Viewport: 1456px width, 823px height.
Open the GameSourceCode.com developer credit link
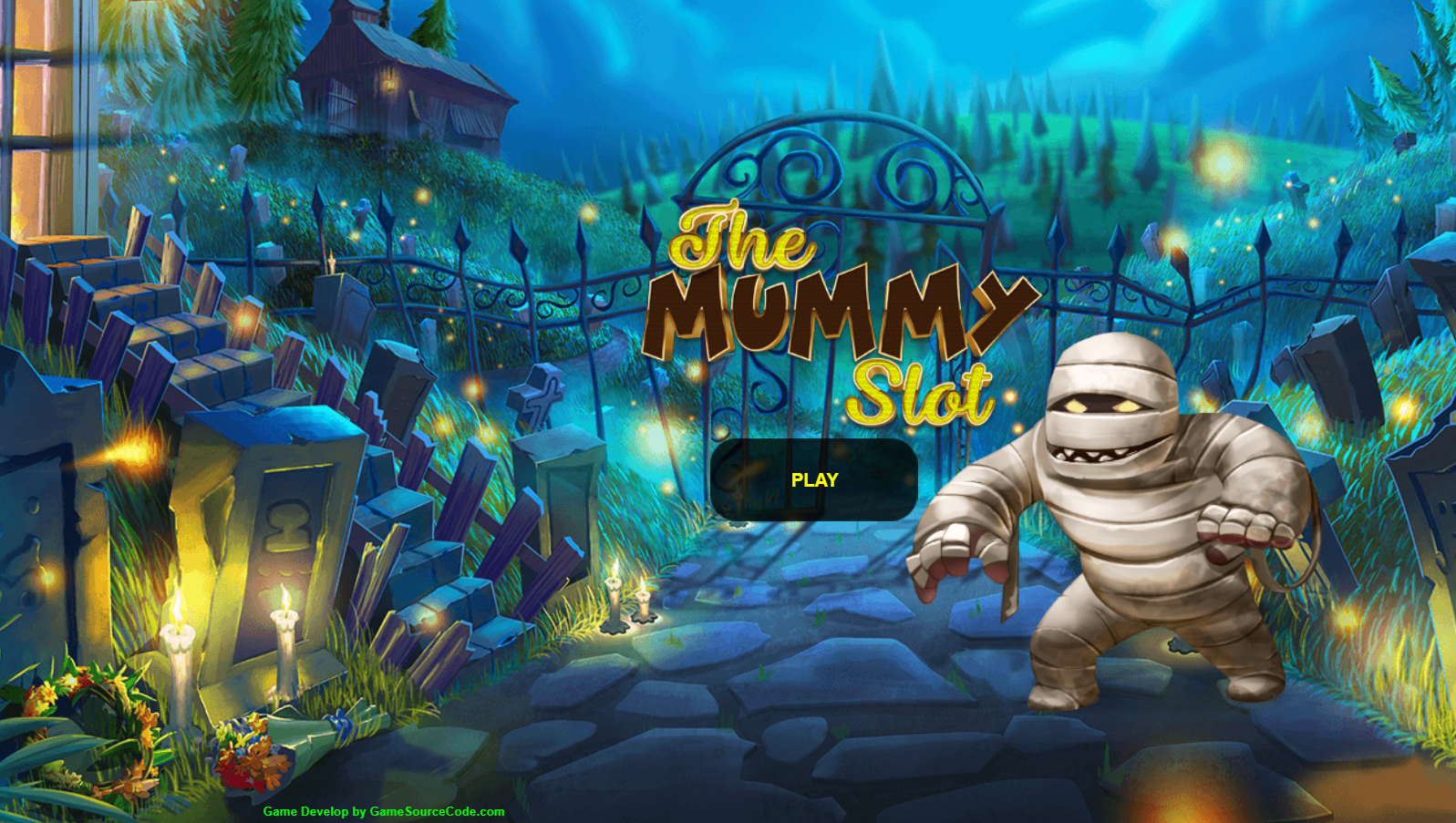click(384, 811)
